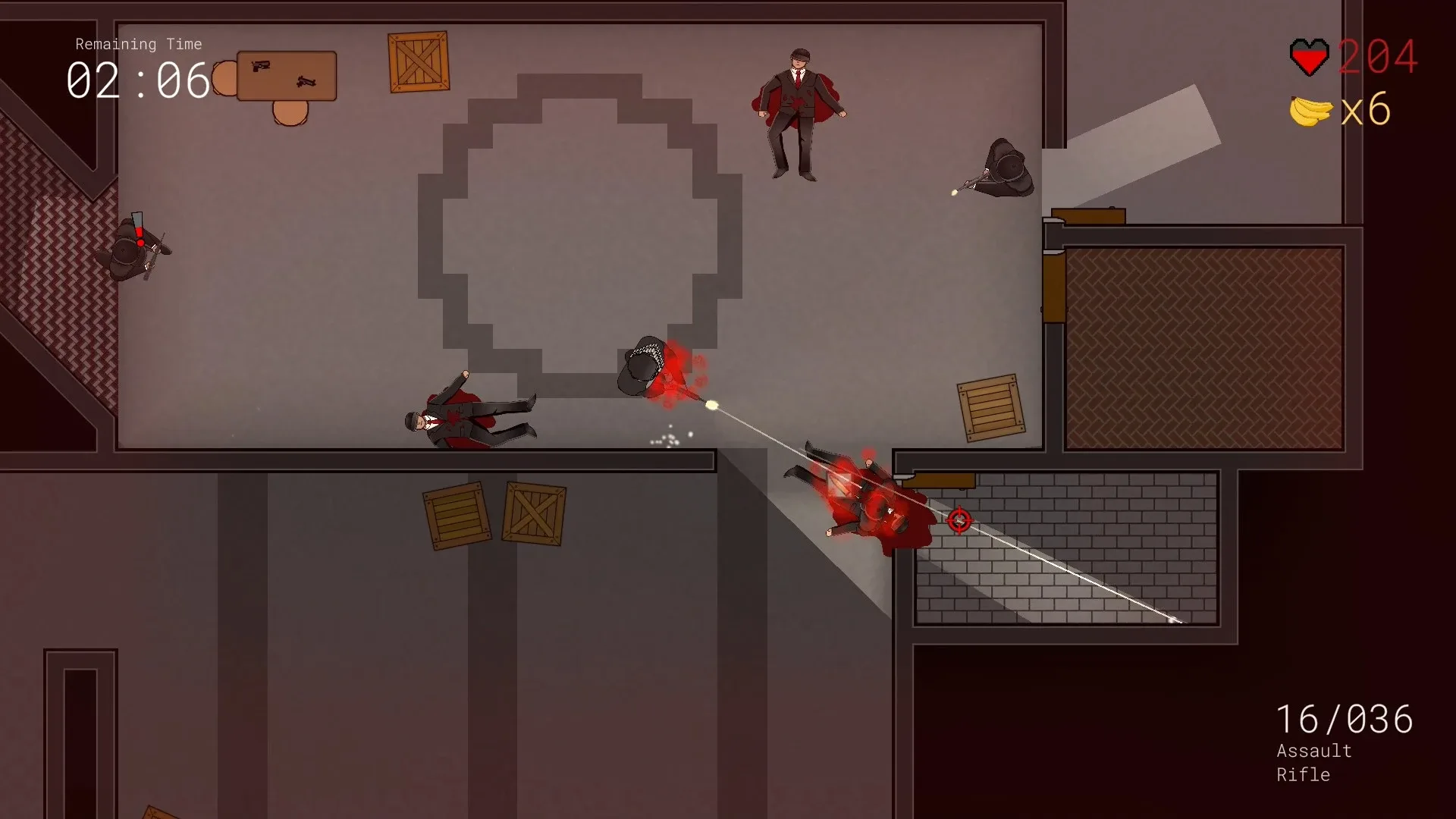Screen dimensions: 1456x819
Task: Select the crate beside the right room
Action: click(990, 410)
